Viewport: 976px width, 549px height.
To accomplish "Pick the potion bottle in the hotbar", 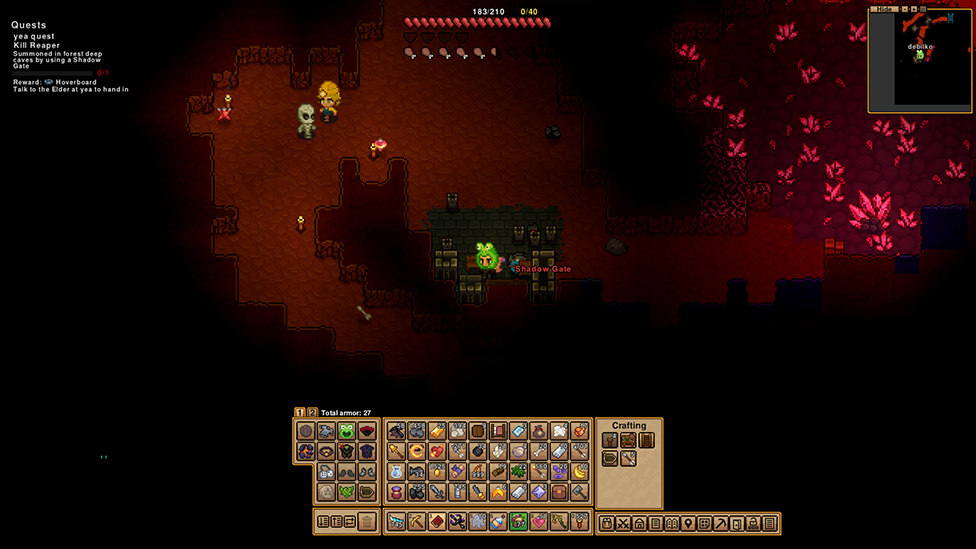I will point(498,521).
